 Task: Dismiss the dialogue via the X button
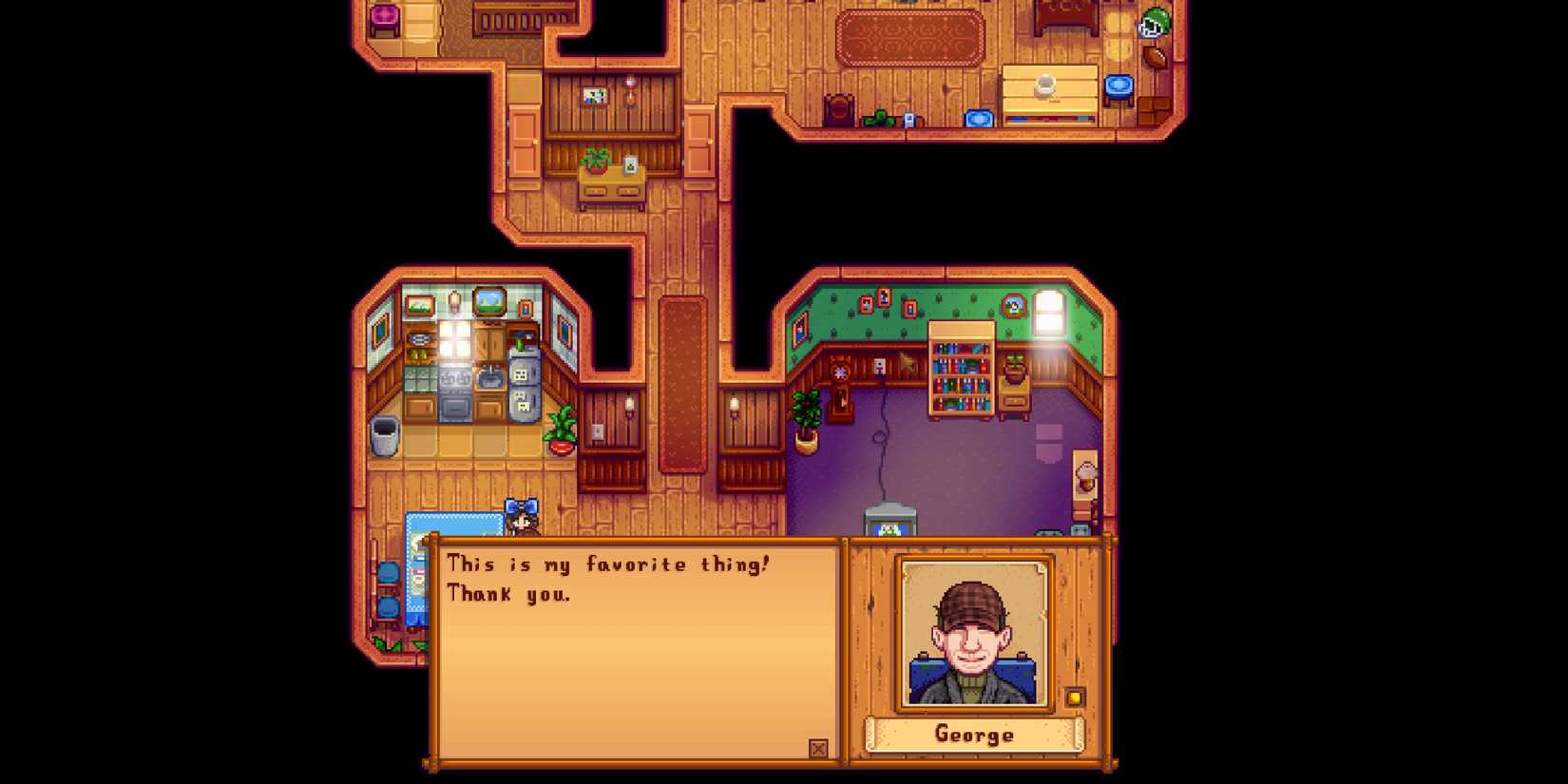pos(818,750)
